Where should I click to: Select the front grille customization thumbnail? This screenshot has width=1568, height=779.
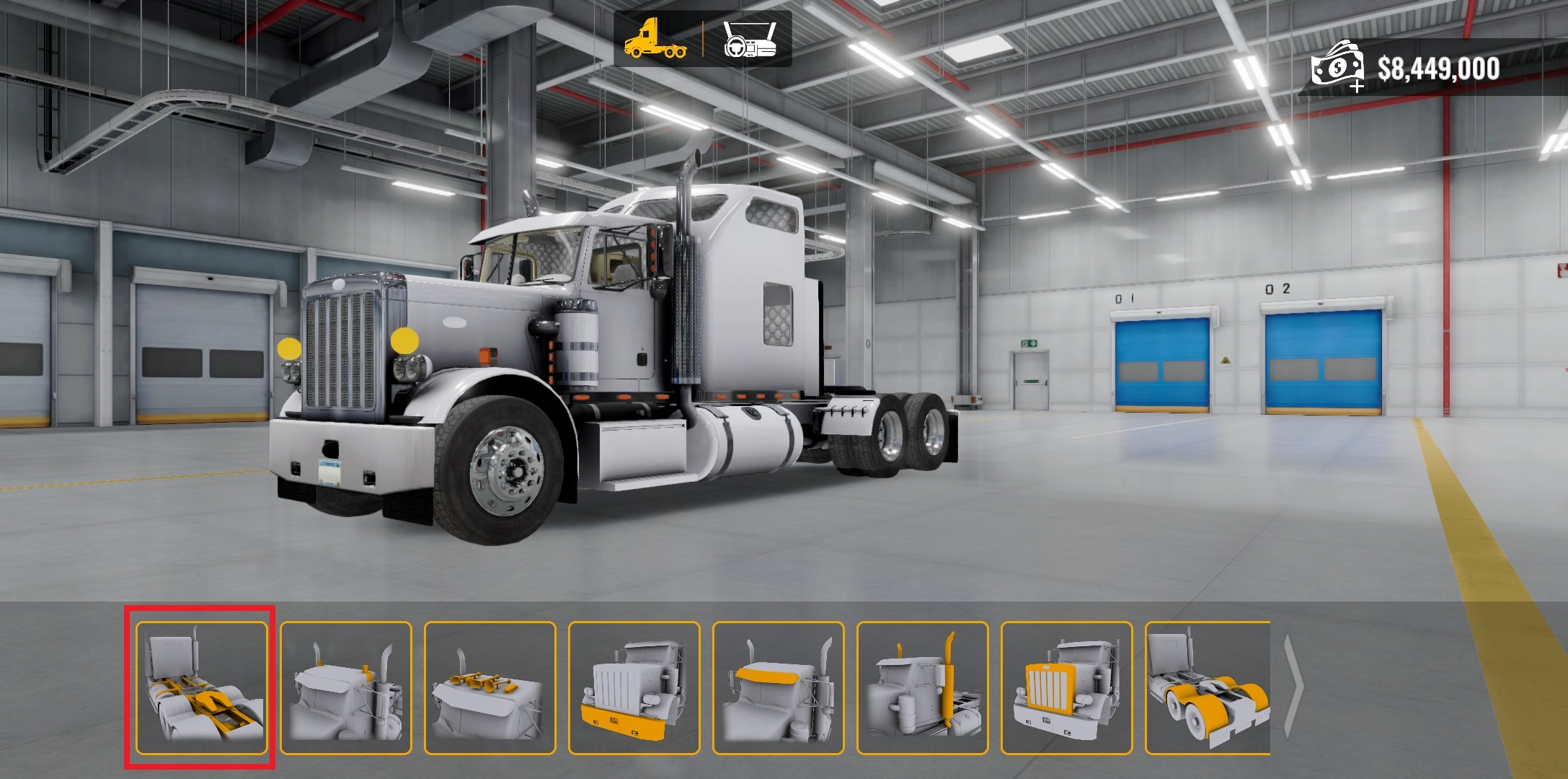click(1066, 687)
